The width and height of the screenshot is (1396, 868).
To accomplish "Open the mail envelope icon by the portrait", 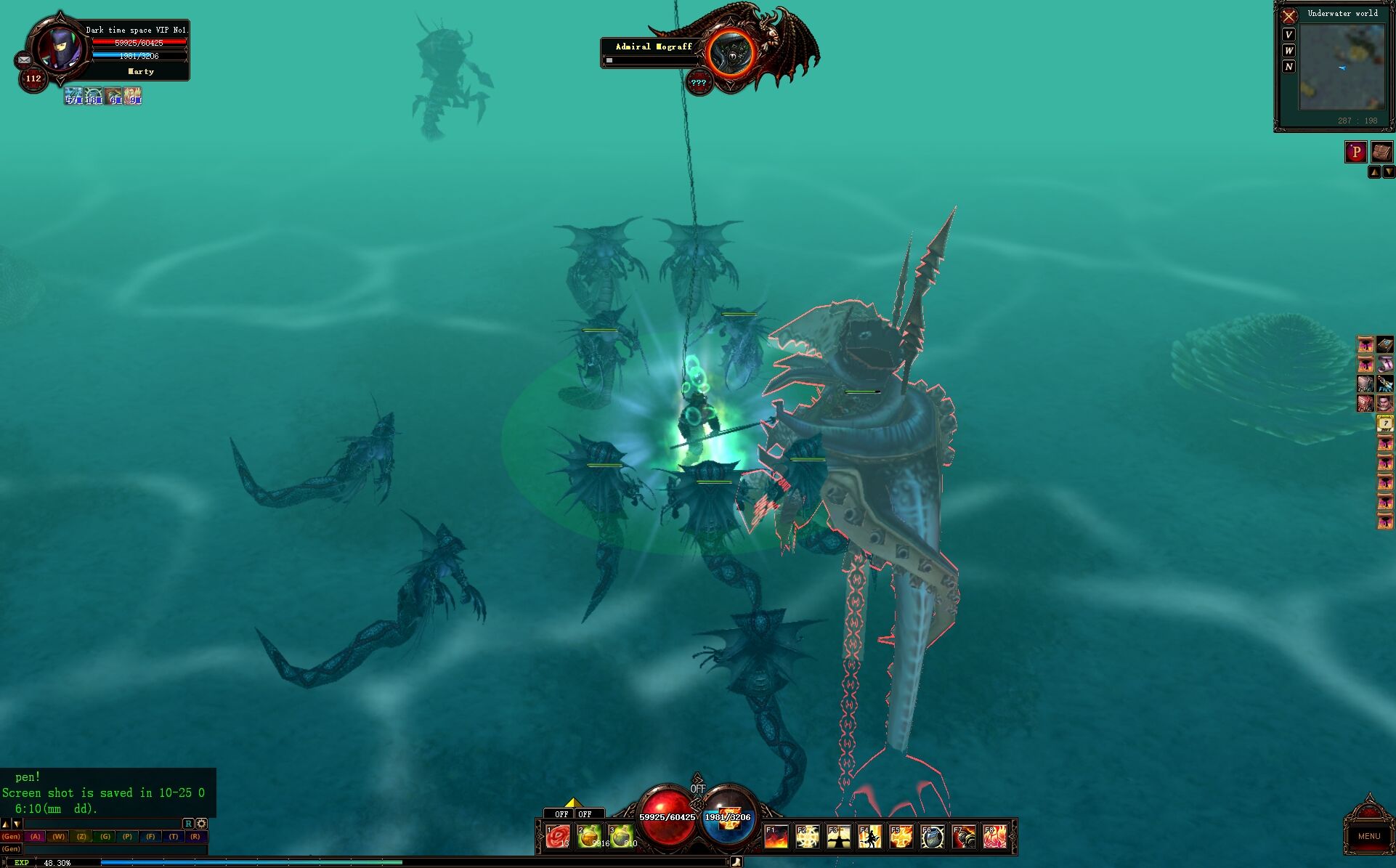I will (x=24, y=60).
